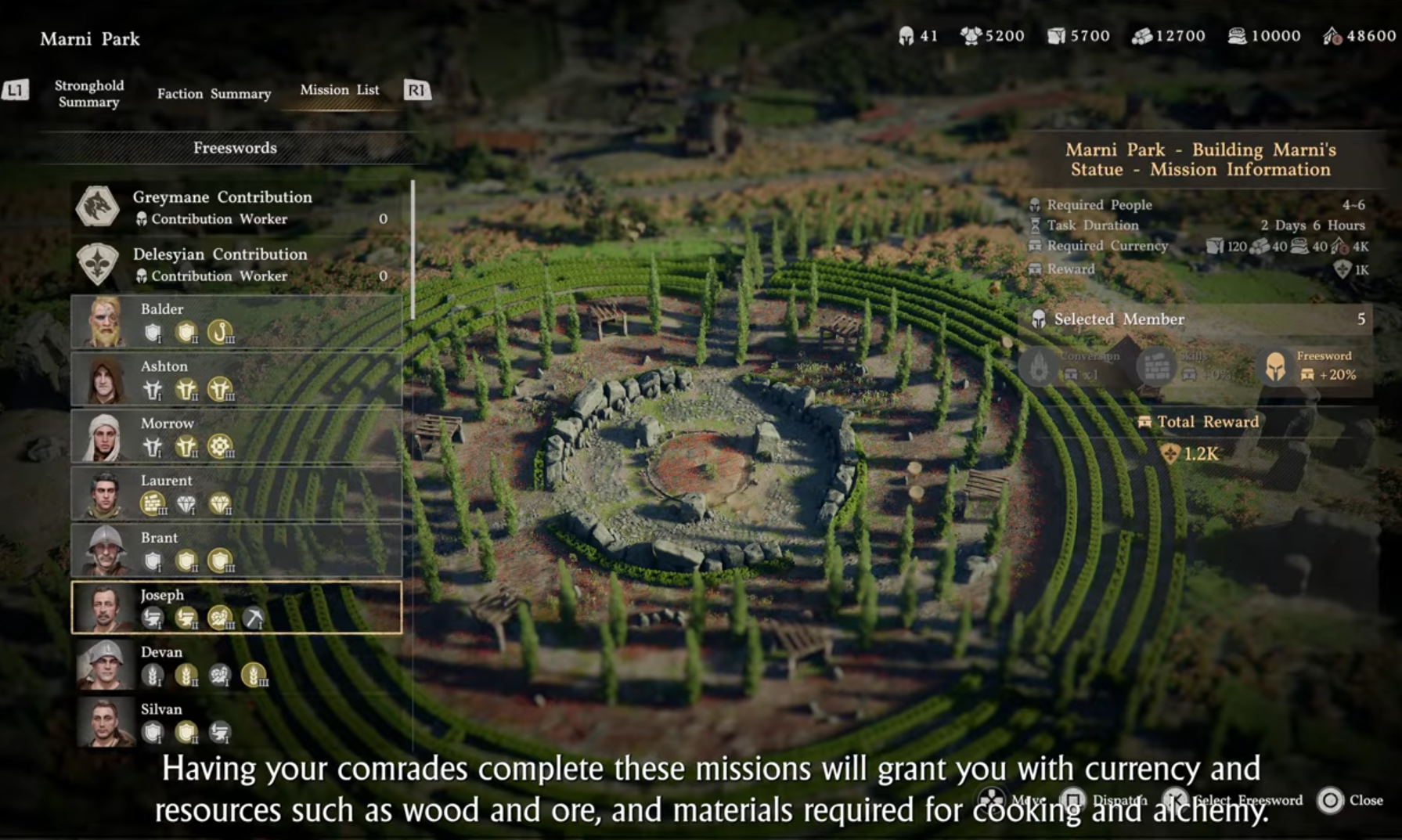Choose the Delesyian Contribution row
This screenshot has height=840, width=1402.
[236, 265]
